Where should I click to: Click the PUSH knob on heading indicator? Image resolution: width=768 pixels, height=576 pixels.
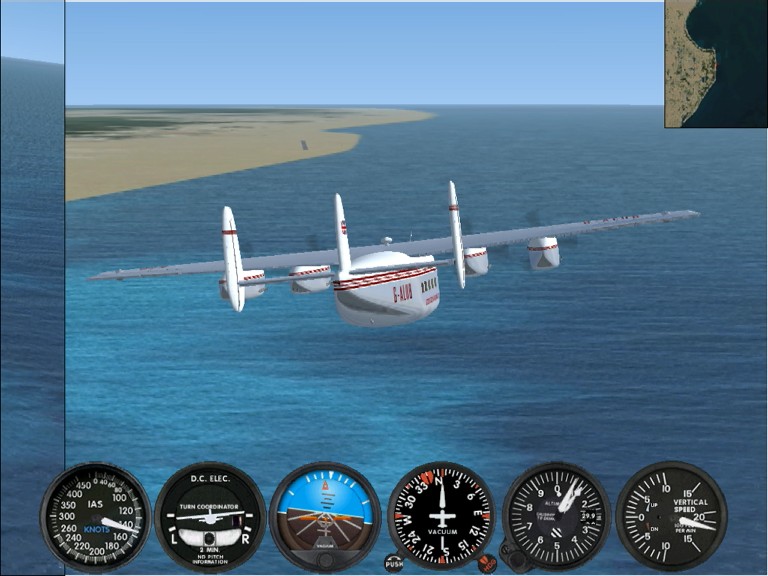[394, 563]
